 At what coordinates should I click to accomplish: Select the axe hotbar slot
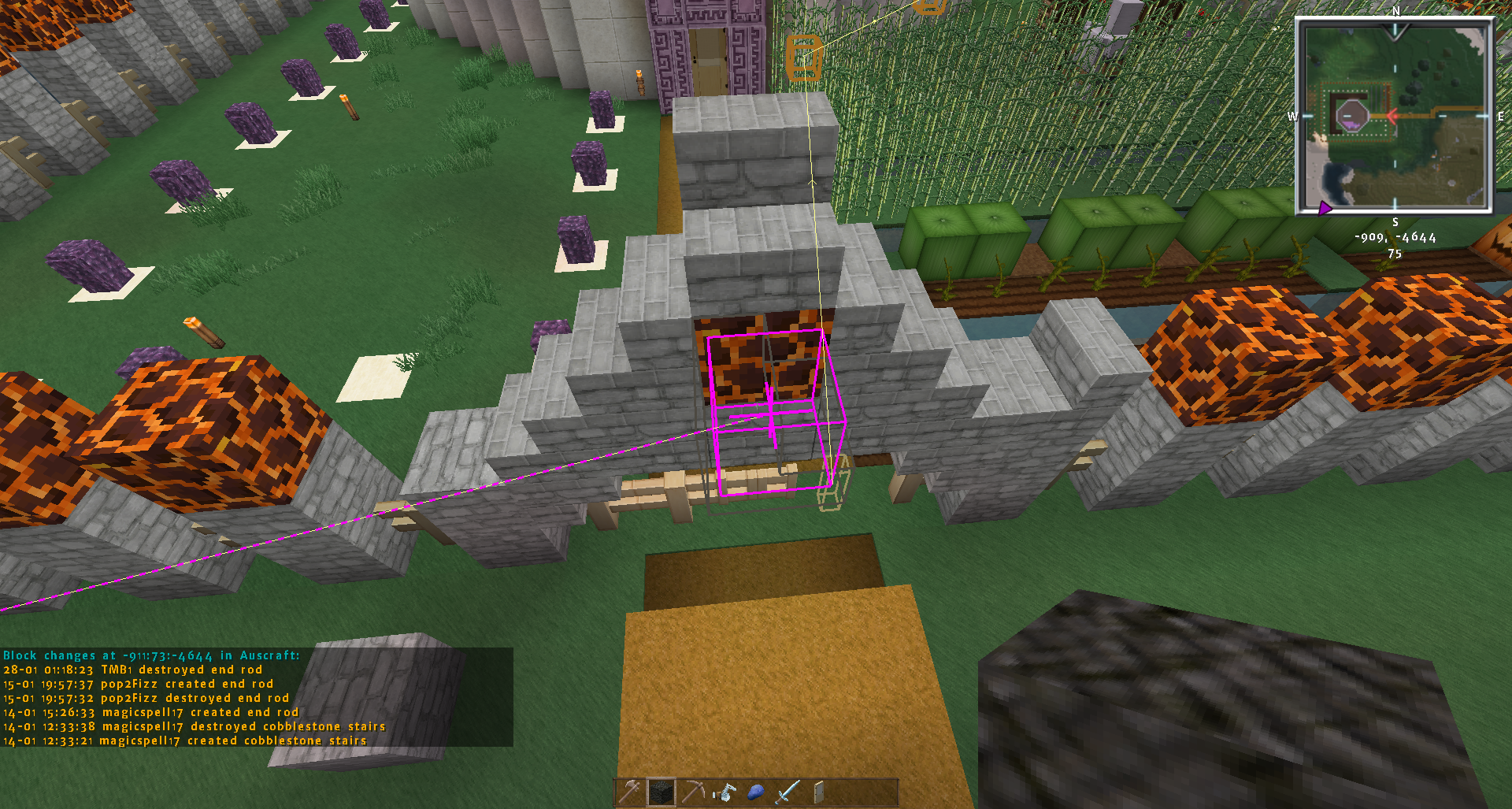coord(630,792)
